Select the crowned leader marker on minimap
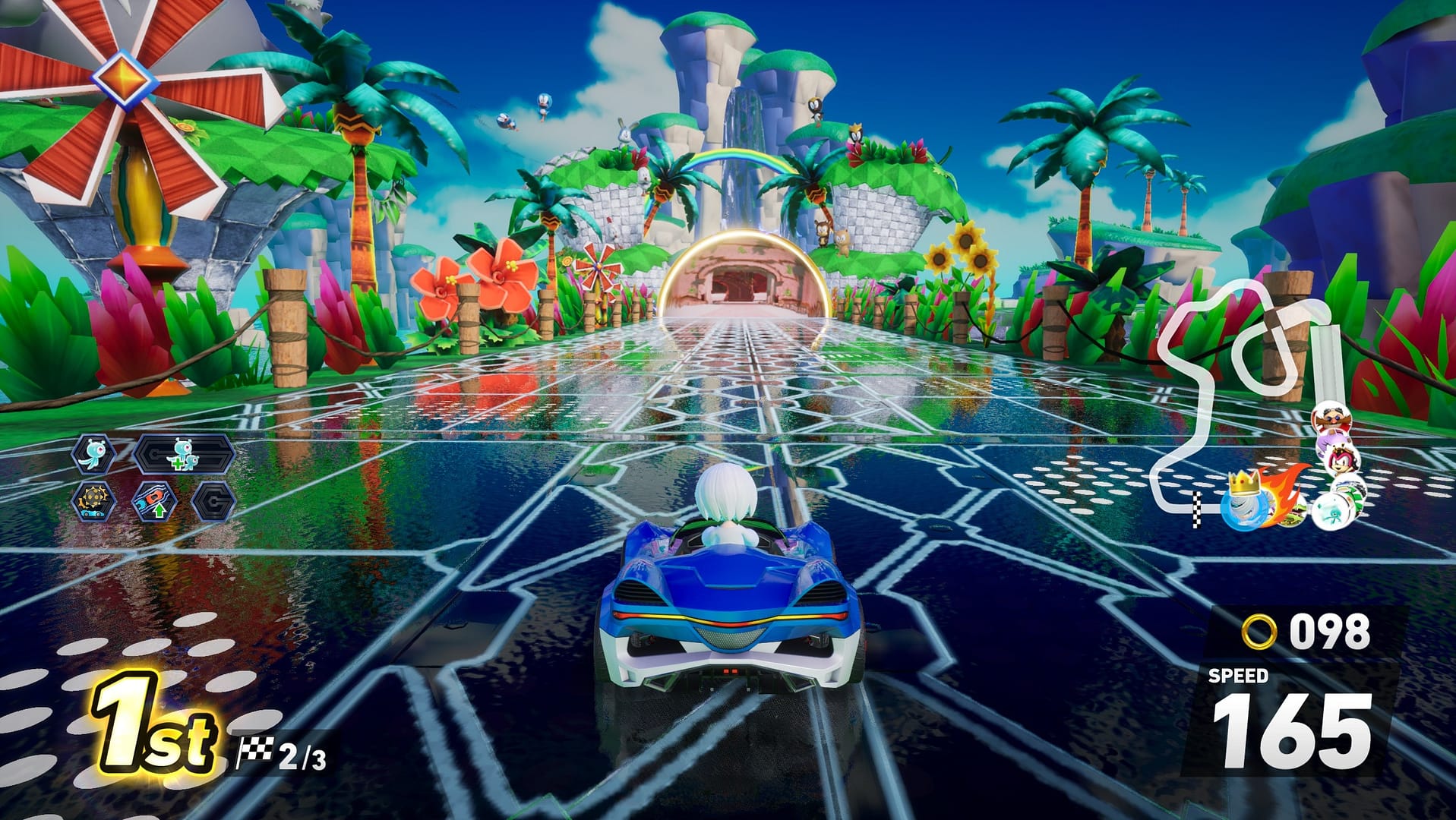Image resolution: width=1456 pixels, height=820 pixels. coord(1244,503)
